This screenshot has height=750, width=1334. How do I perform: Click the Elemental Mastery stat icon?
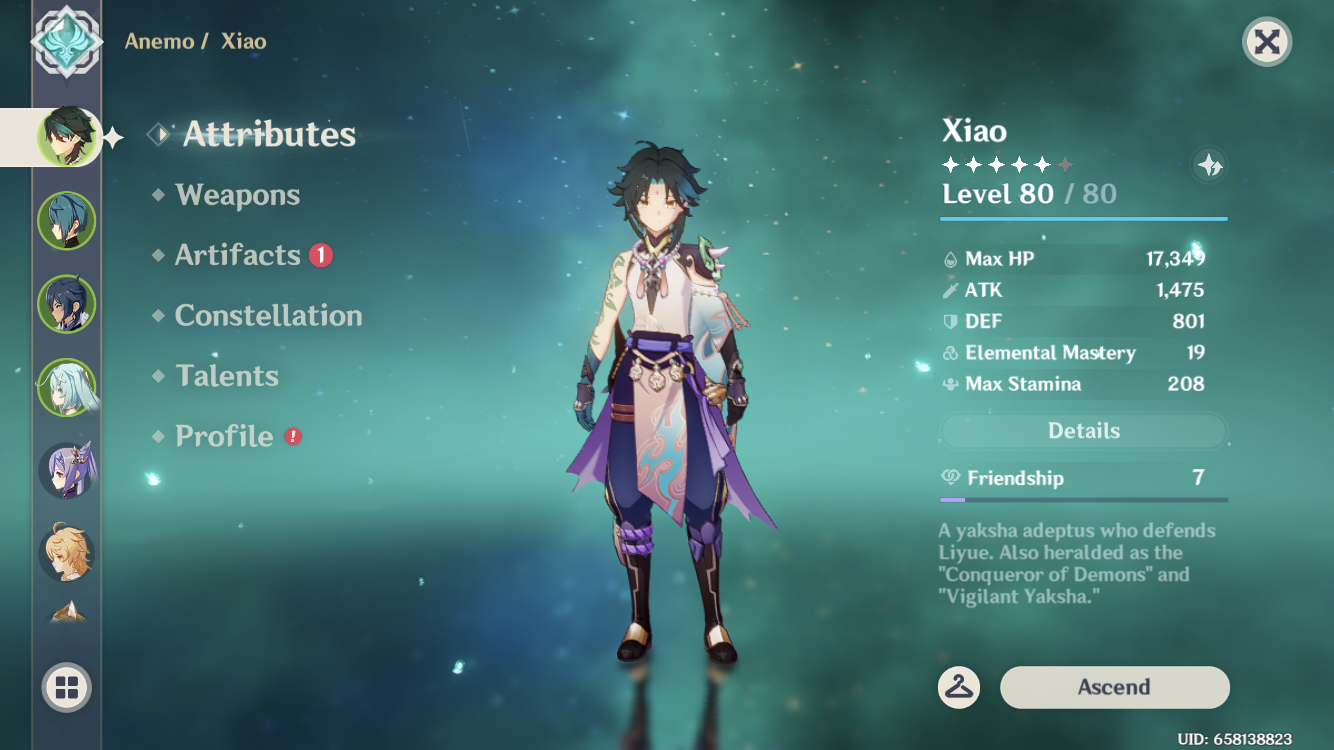pos(951,353)
